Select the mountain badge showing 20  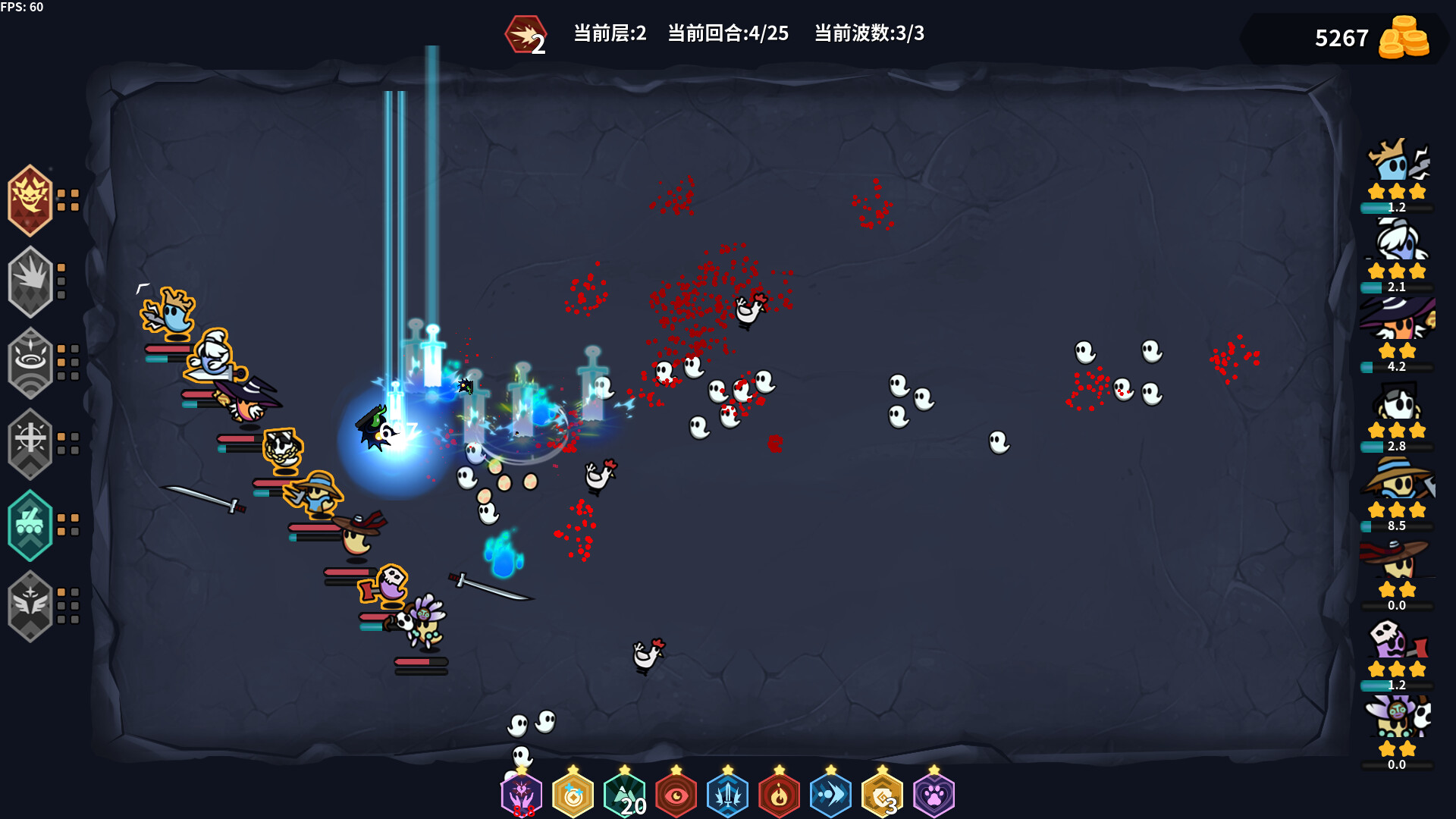pos(626,795)
